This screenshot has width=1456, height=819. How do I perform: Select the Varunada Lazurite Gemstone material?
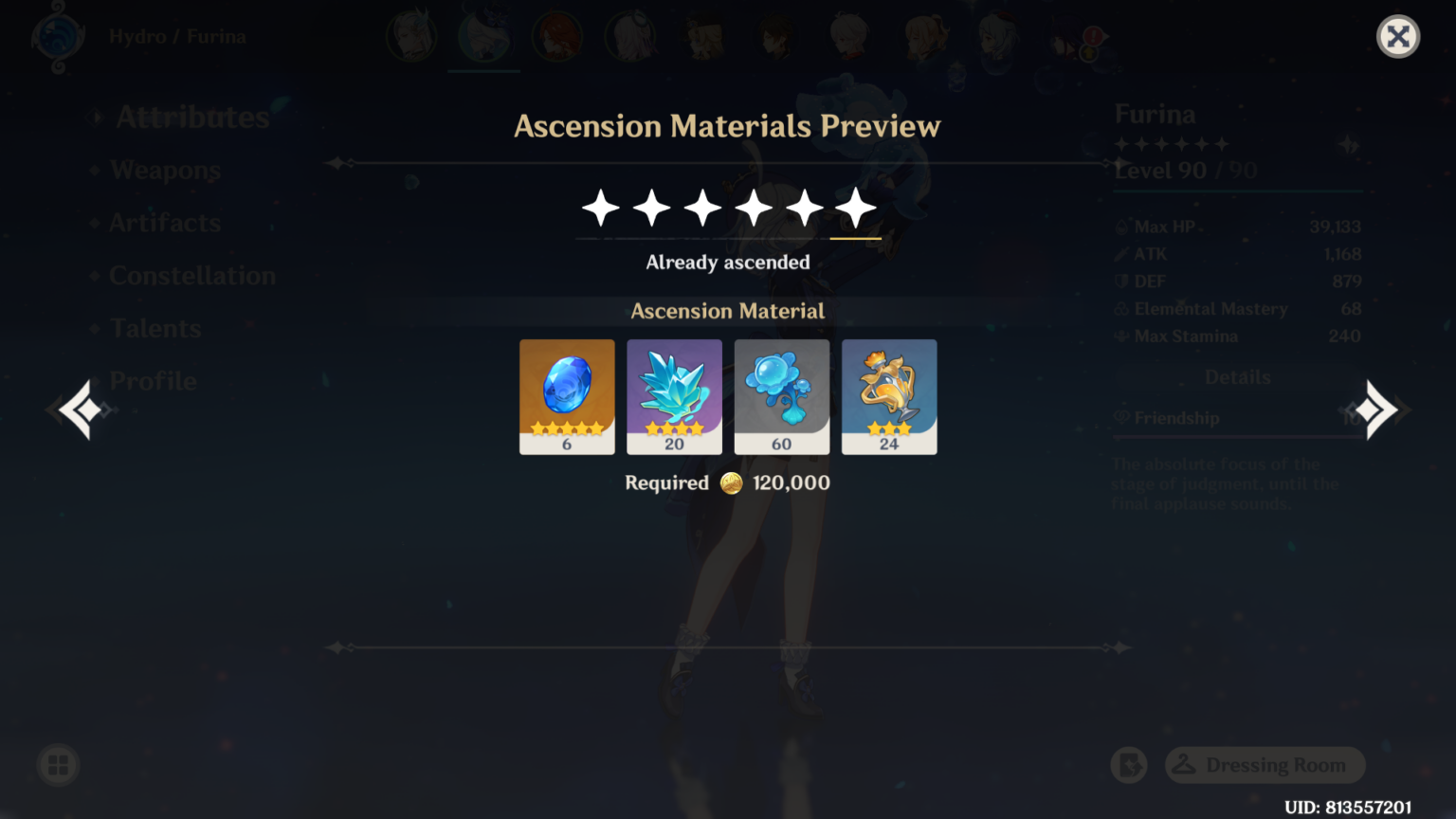[x=567, y=396]
